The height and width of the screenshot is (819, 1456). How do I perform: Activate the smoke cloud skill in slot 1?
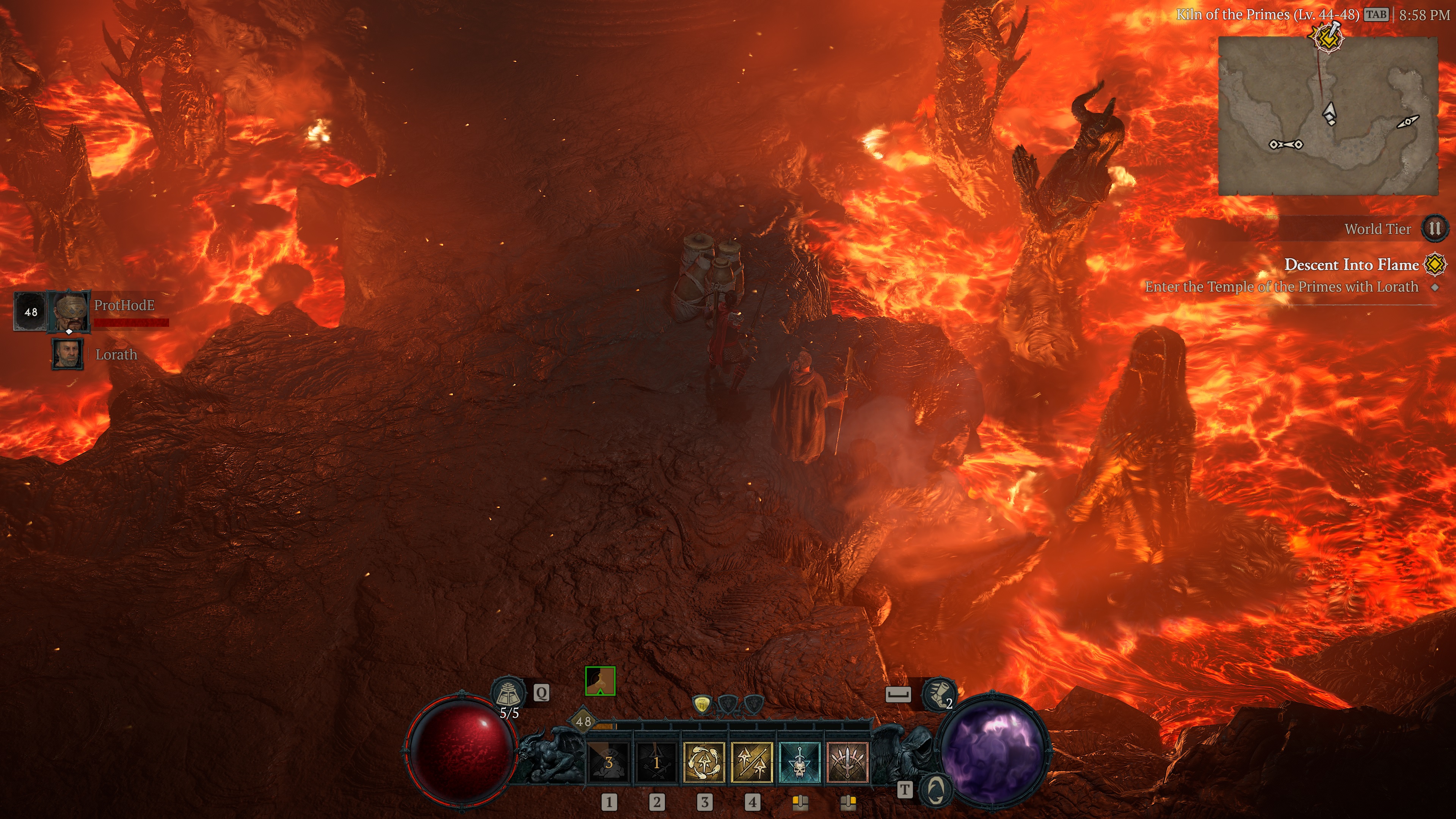(x=609, y=761)
